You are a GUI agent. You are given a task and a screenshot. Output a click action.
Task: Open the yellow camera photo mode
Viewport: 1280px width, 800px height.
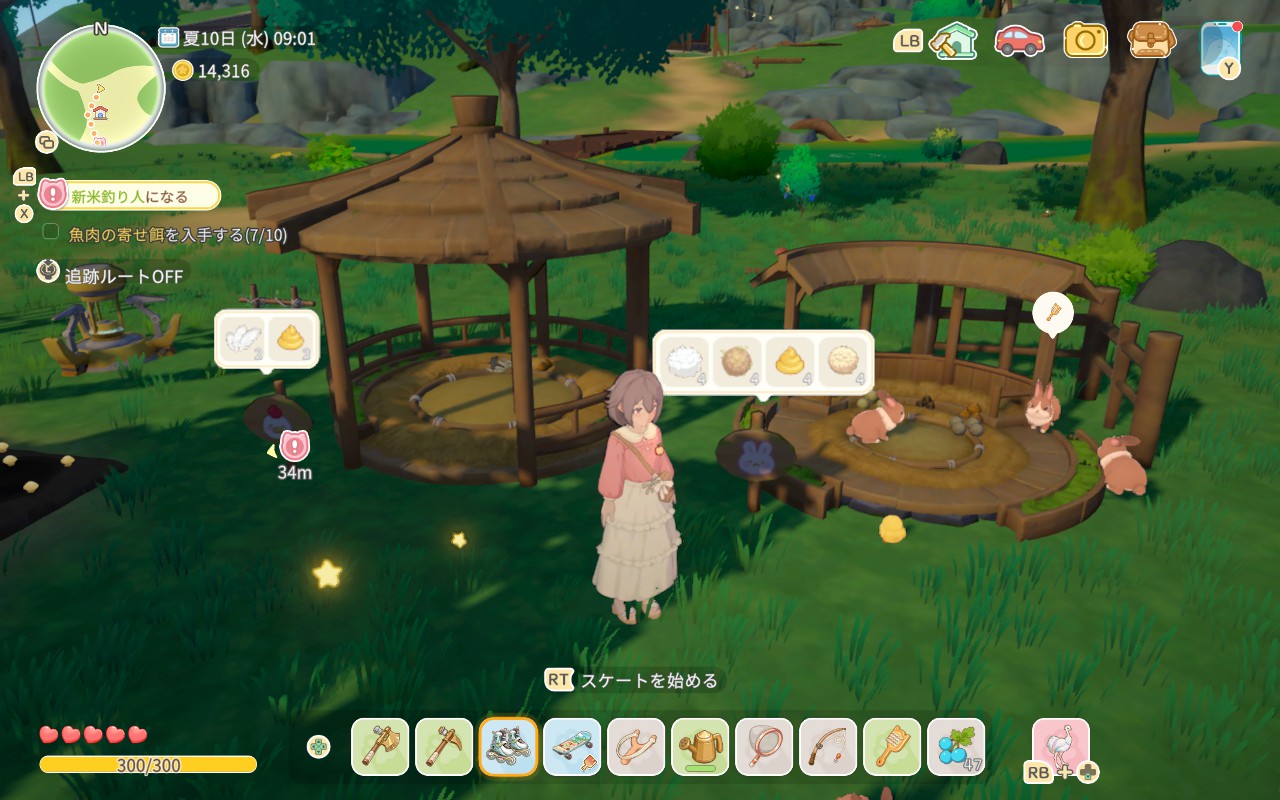[1085, 40]
